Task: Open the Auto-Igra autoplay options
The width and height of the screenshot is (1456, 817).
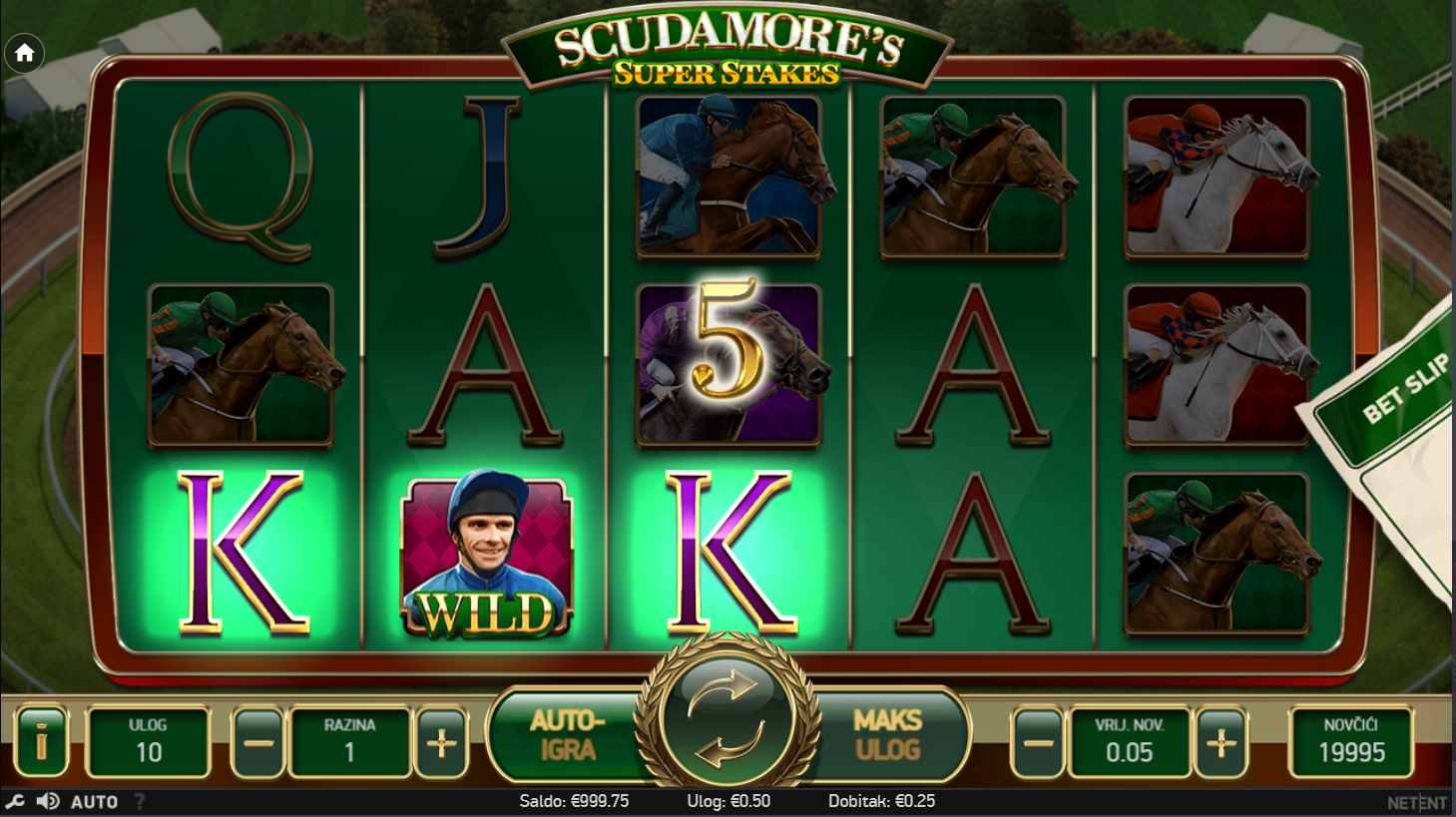Action: point(567,735)
